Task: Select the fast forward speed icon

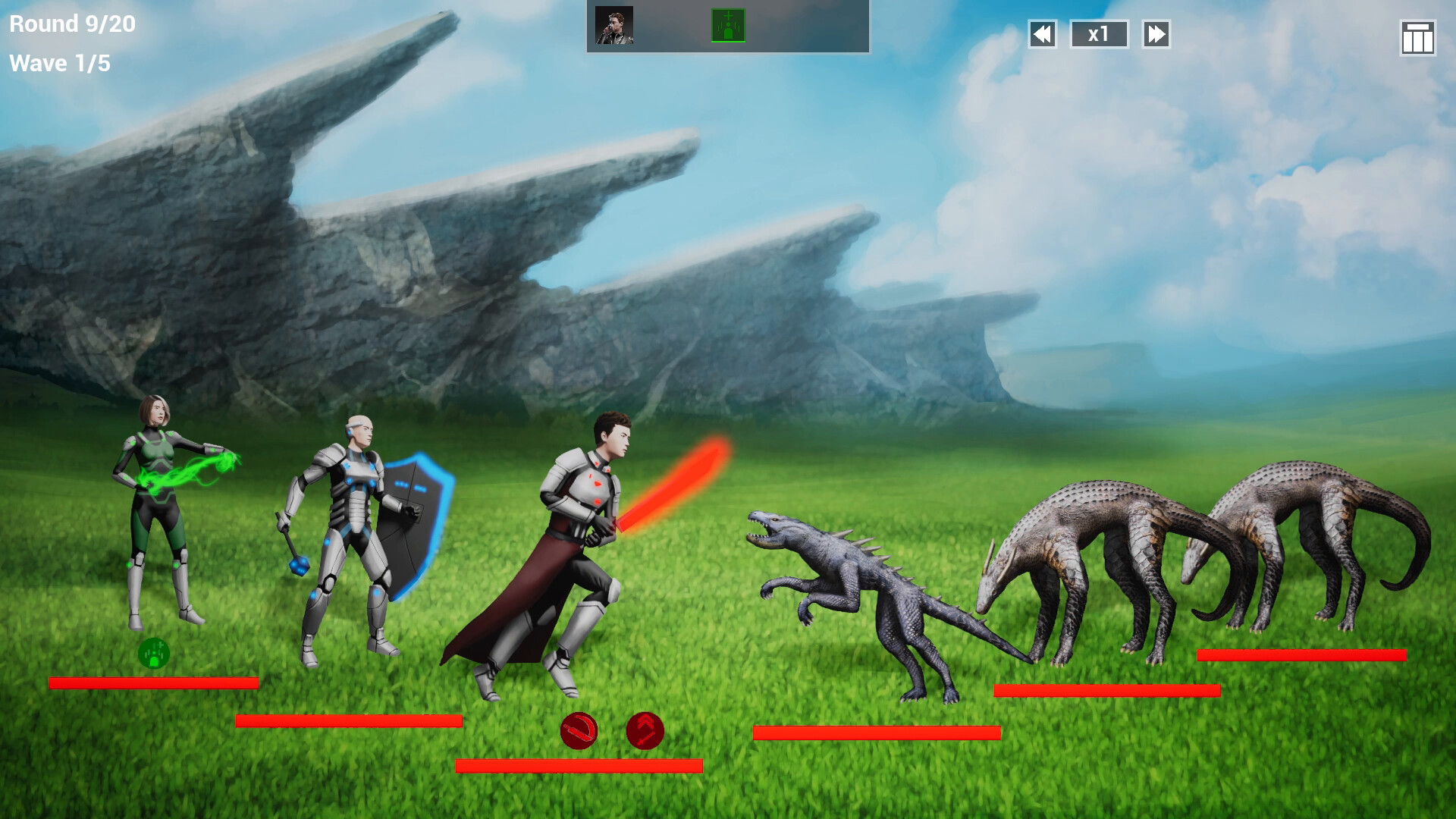Action: point(1155,34)
